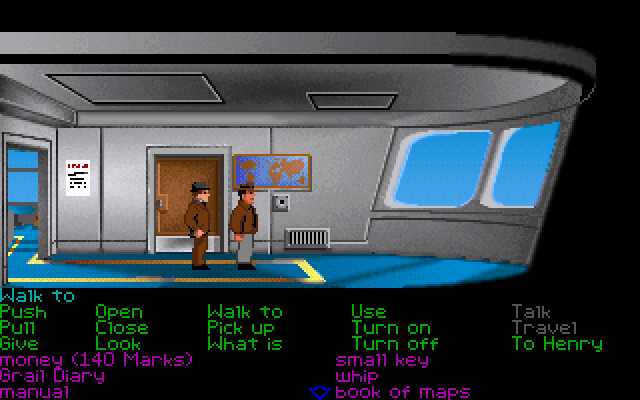The height and width of the screenshot is (400, 640).
Task: Choose the book of maps item
Action: point(402,392)
